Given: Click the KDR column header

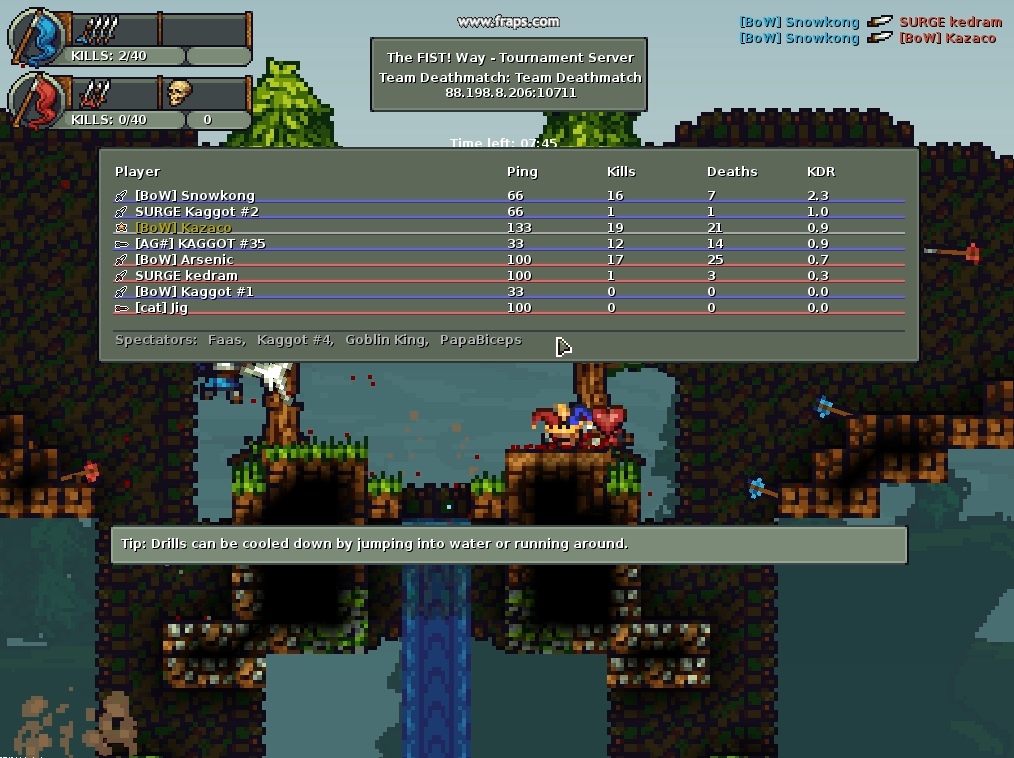Looking at the screenshot, I should (x=821, y=171).
